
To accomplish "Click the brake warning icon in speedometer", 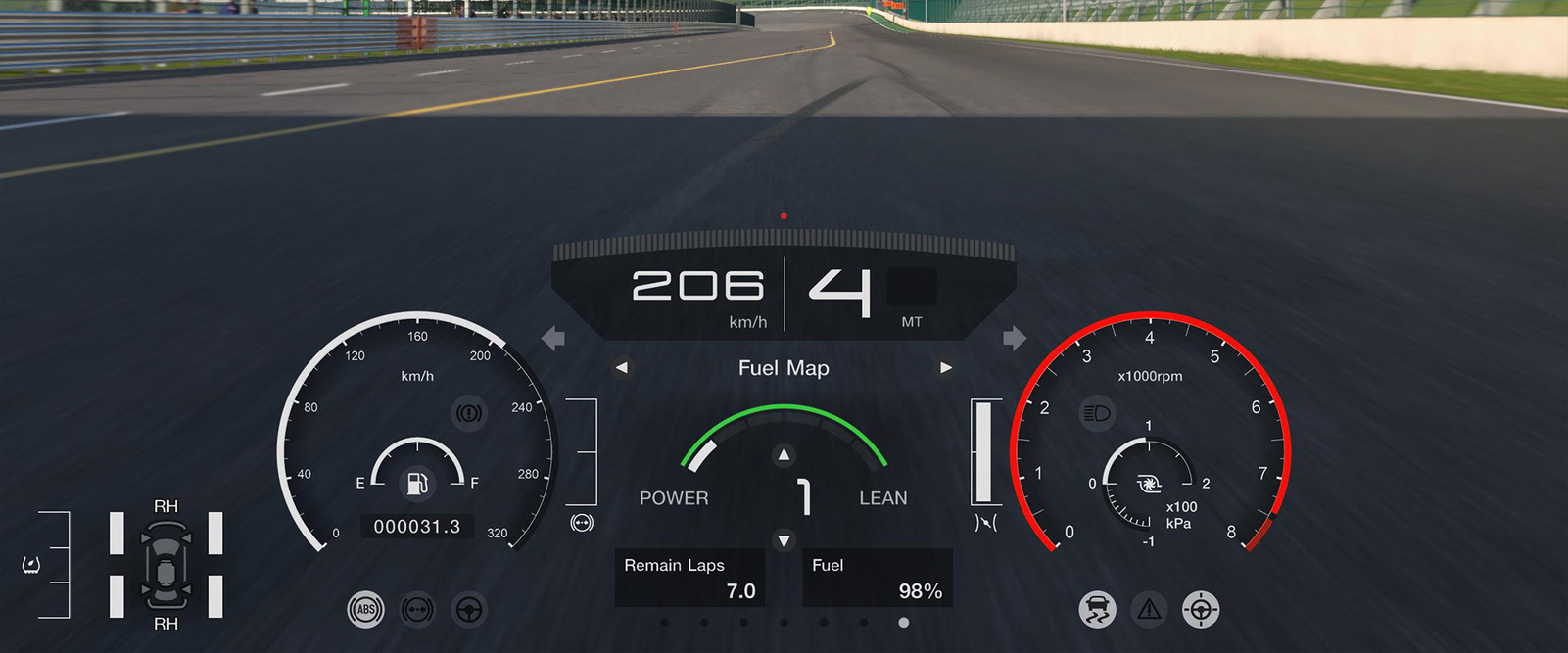I will click(x=468, y=413).
